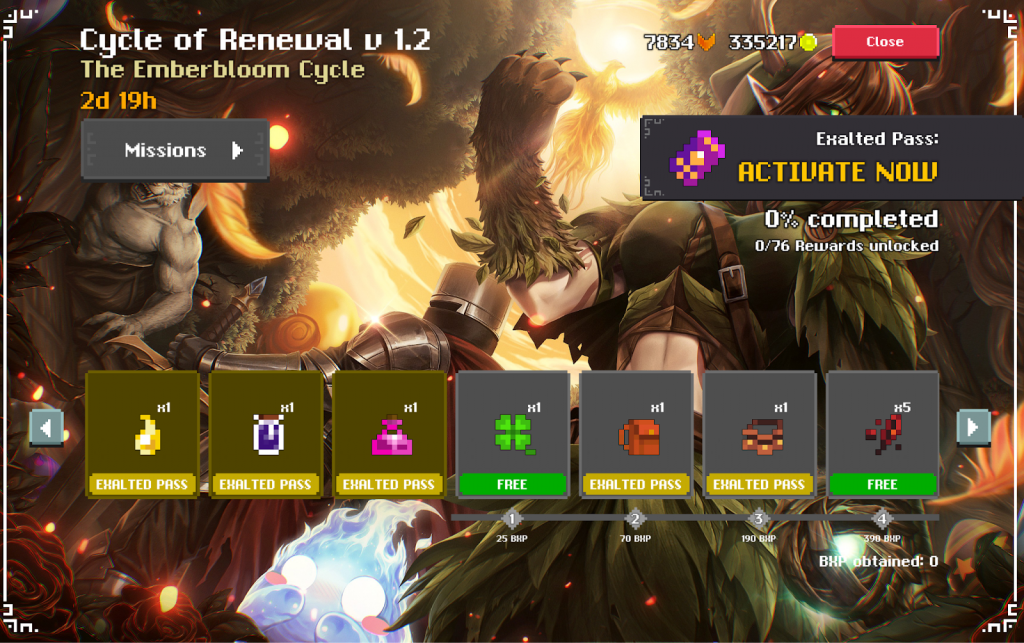Image resolution: width=1024 pixels, height=643 pixels.
Task: Select the orange backpack reward tile
Action: point(636,434)
